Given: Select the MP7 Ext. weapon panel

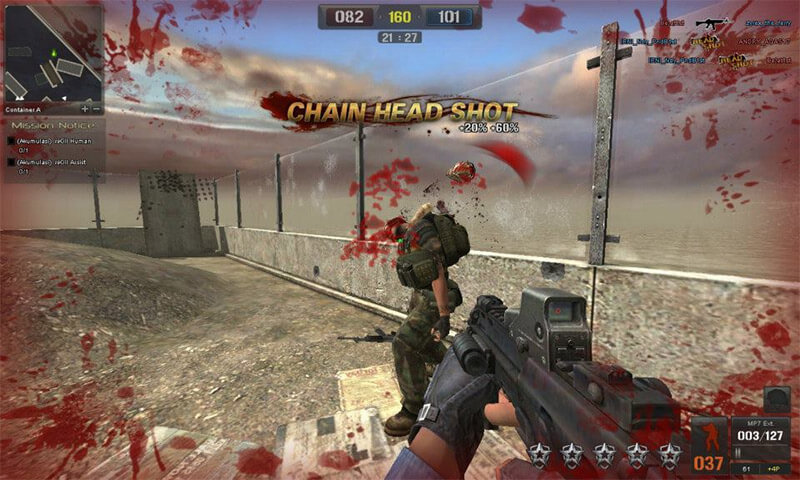Looking at the screenshot, I should click(x=762, y=437).
